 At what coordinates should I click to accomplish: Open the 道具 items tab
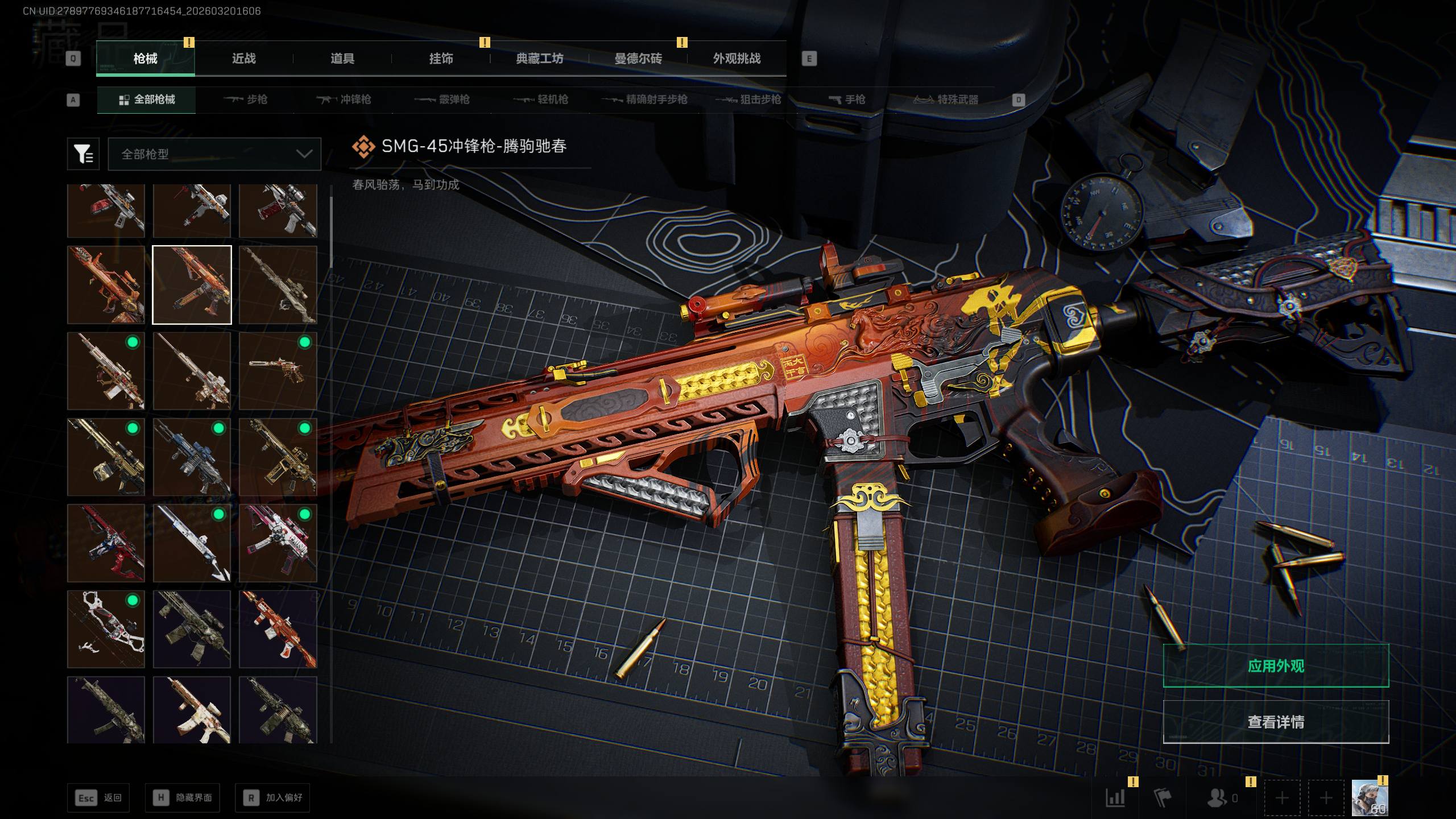(342, 59)
